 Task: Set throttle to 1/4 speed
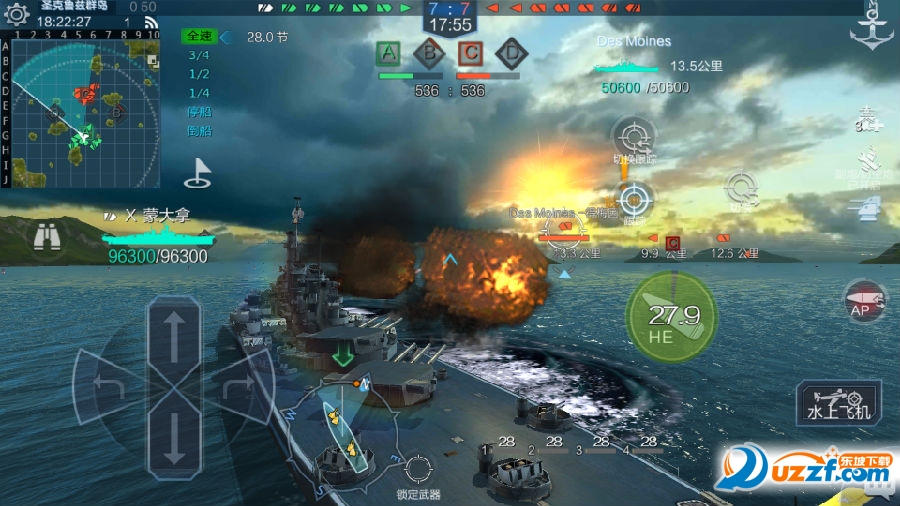[198, 93]
